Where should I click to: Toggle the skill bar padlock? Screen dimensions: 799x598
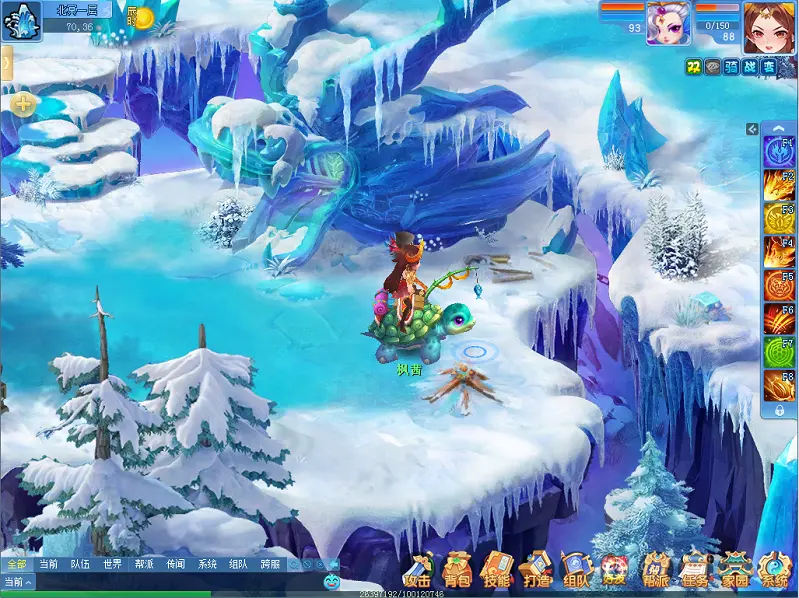point(779,410)
